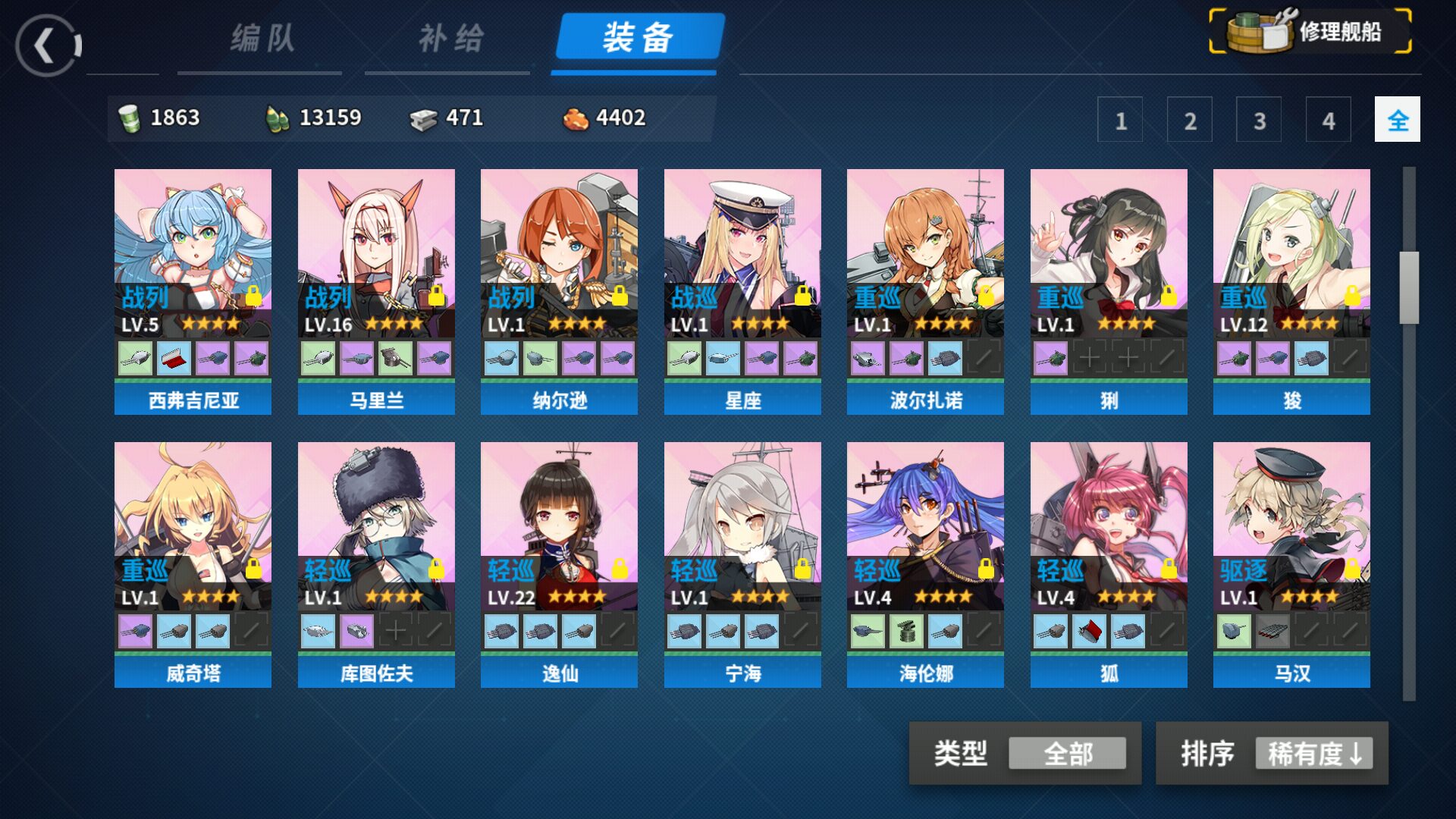Choose fleet filter 3
Screen dimensions: 1456x819
pos(1259,120)
